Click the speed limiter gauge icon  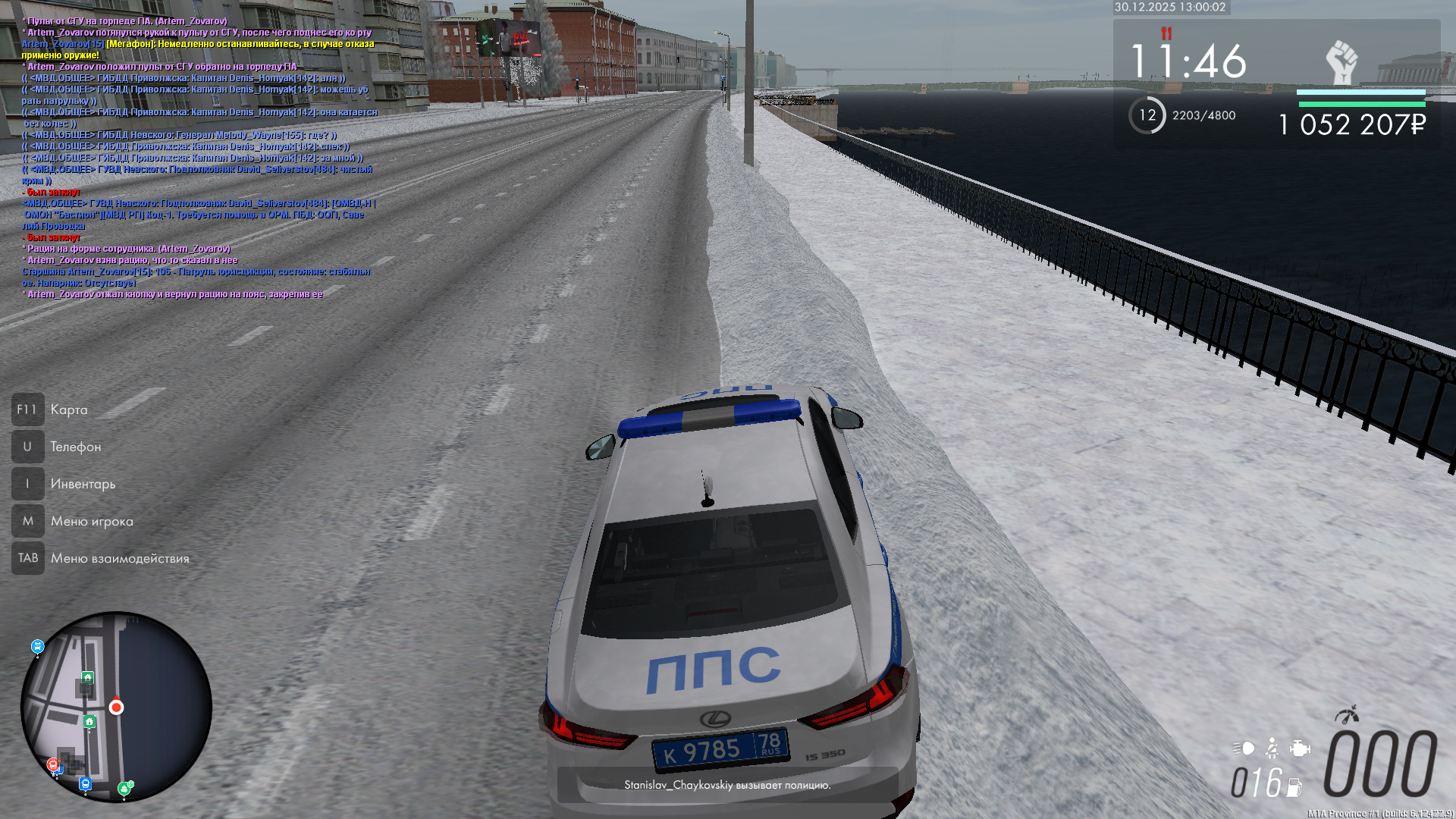coord(1347,715)
